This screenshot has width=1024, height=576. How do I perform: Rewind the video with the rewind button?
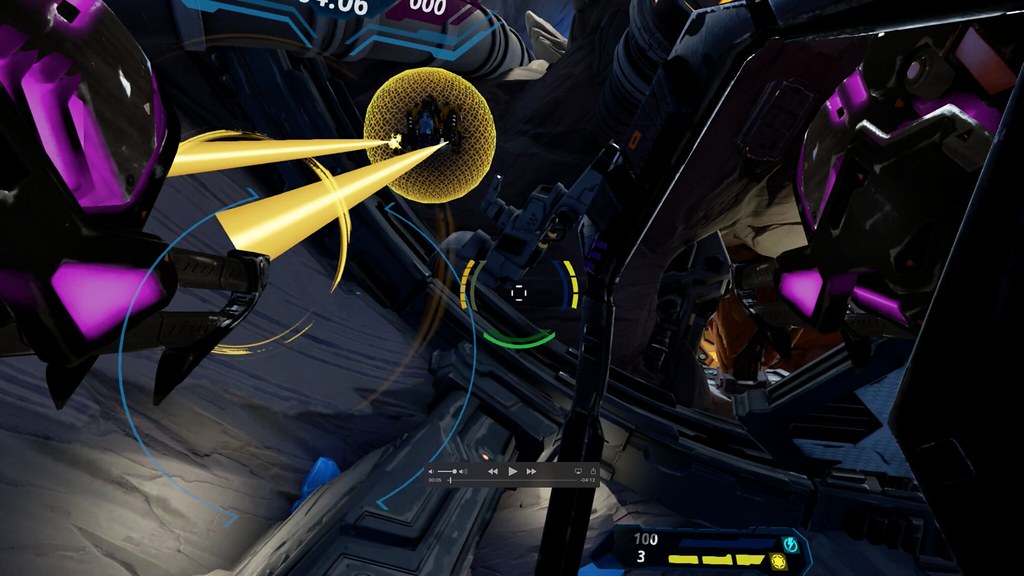493,470
